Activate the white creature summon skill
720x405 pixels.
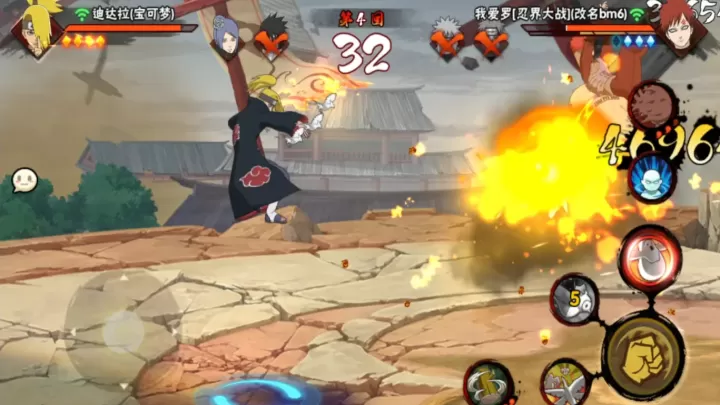tap(566, 384)
